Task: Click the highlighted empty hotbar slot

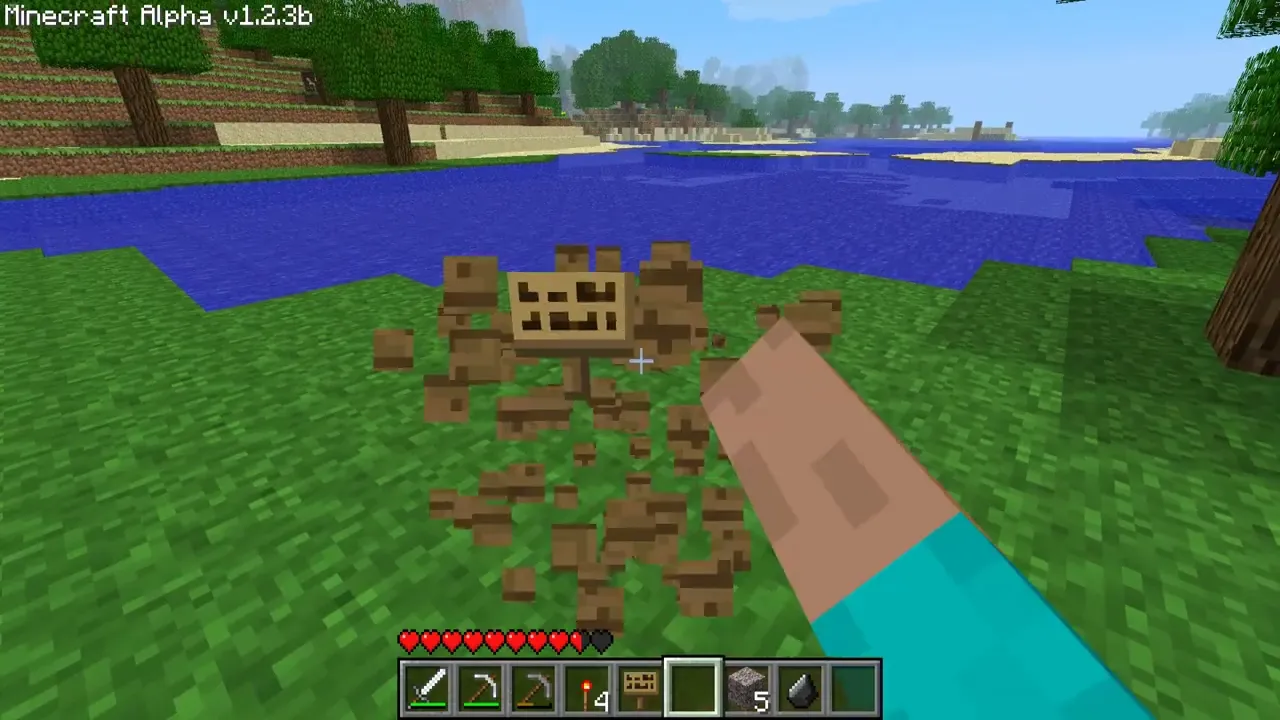Action: point(694,688)
